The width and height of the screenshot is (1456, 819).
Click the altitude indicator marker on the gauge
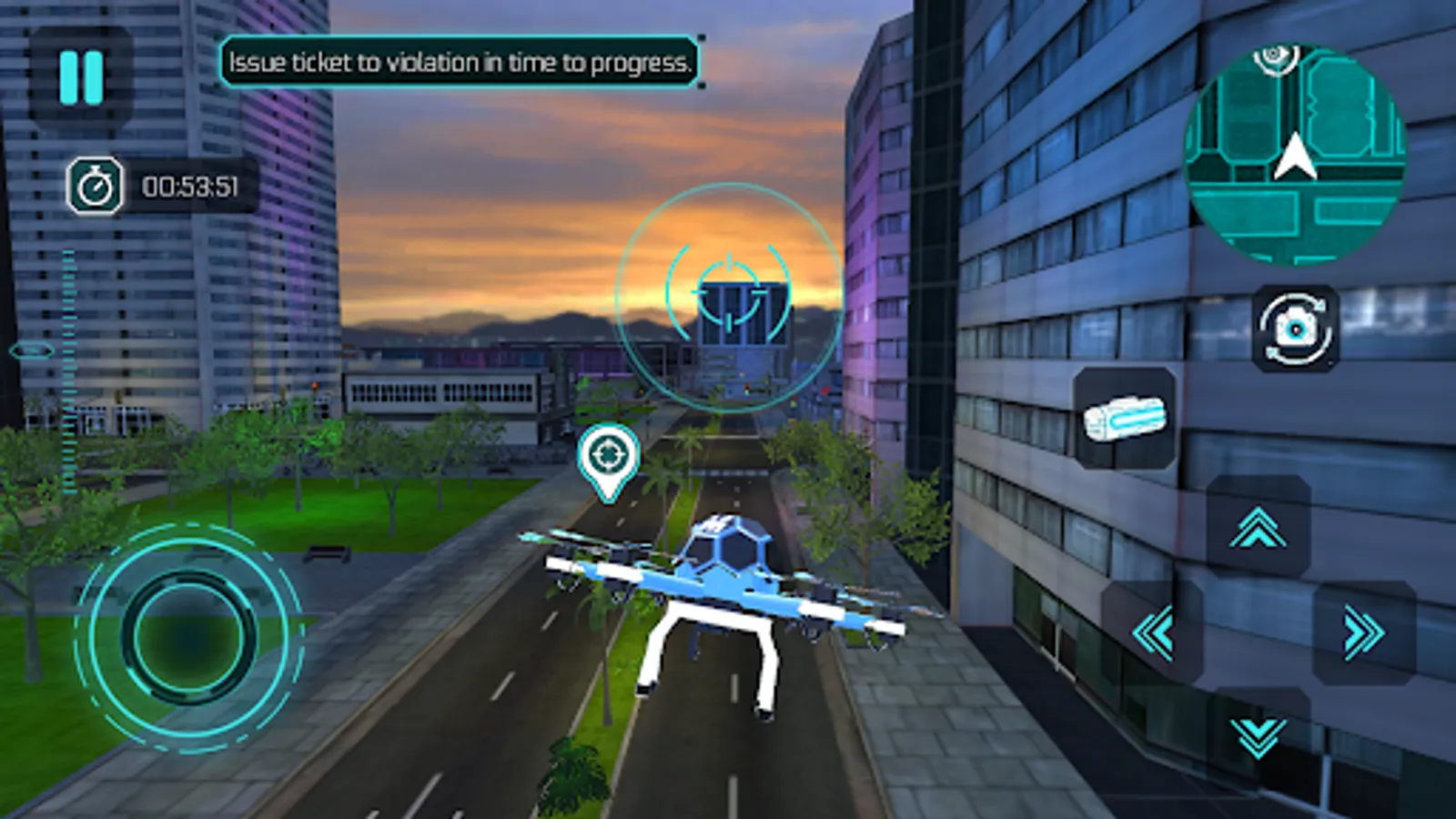tap(32, 349)
